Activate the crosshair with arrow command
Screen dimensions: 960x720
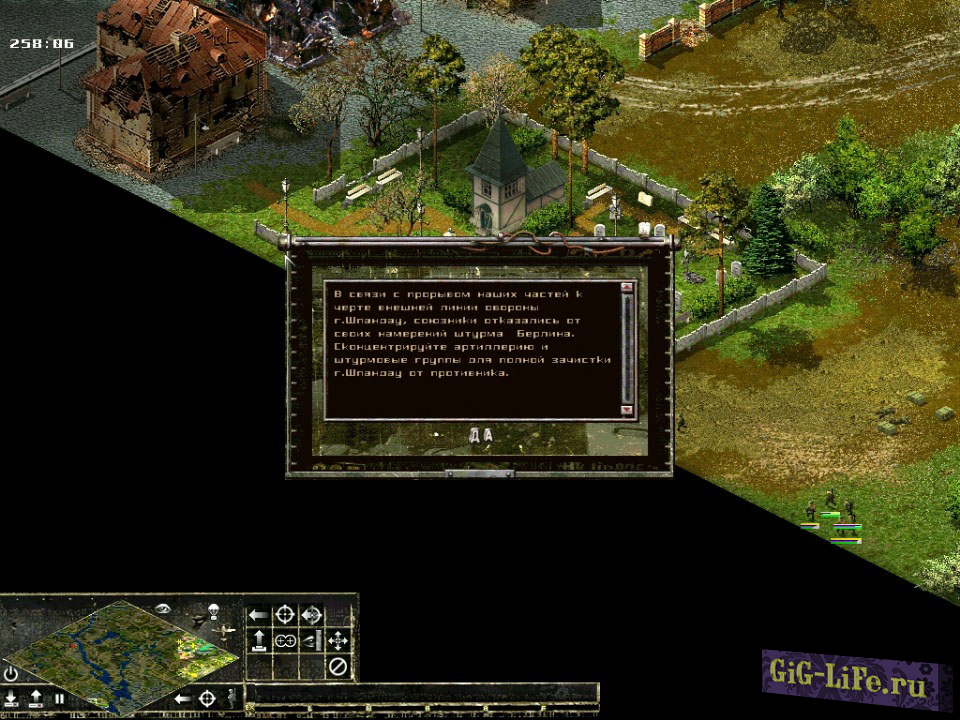click(x=312, y=614)
